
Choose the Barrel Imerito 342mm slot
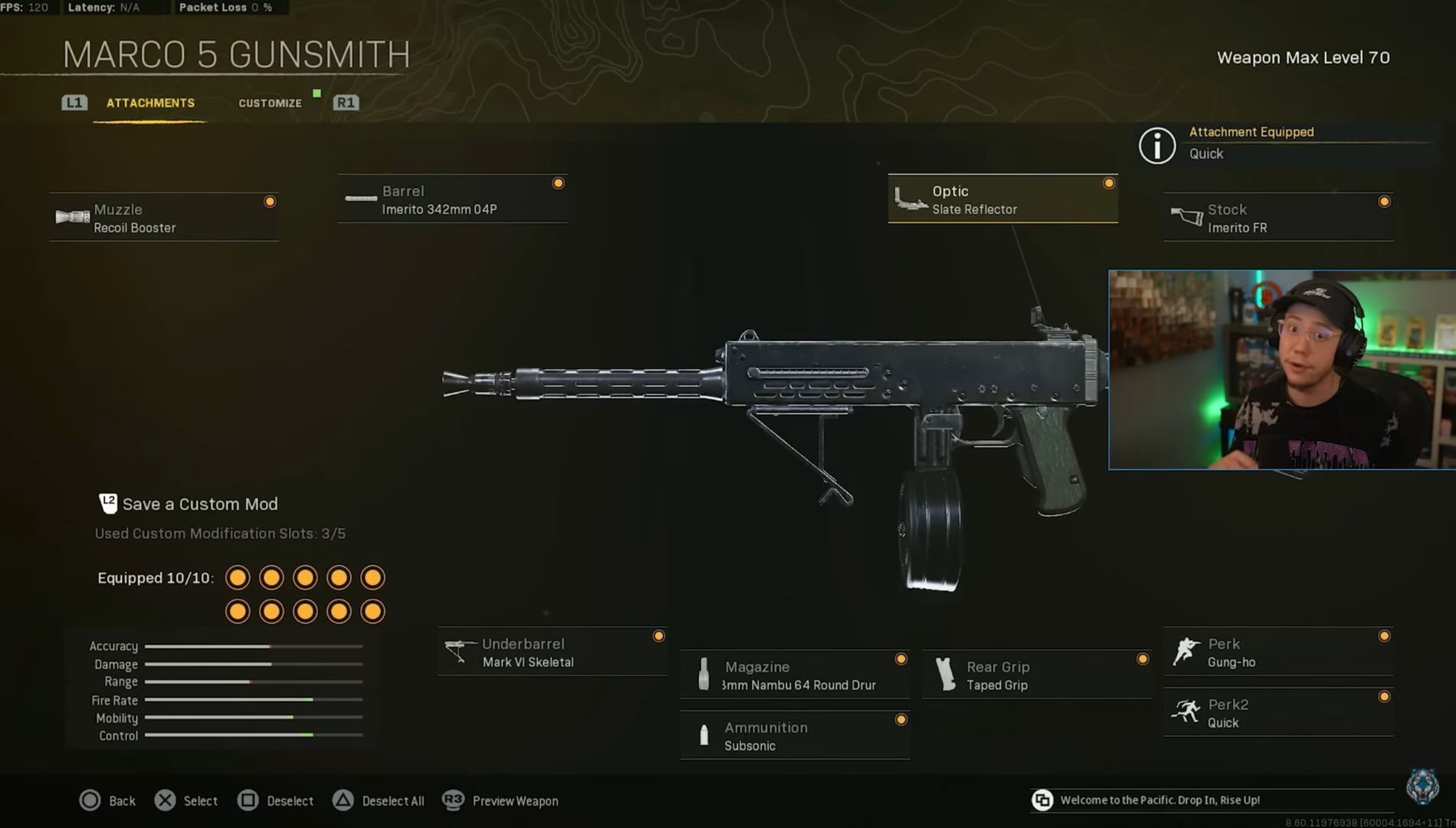[x=452, y=199]
